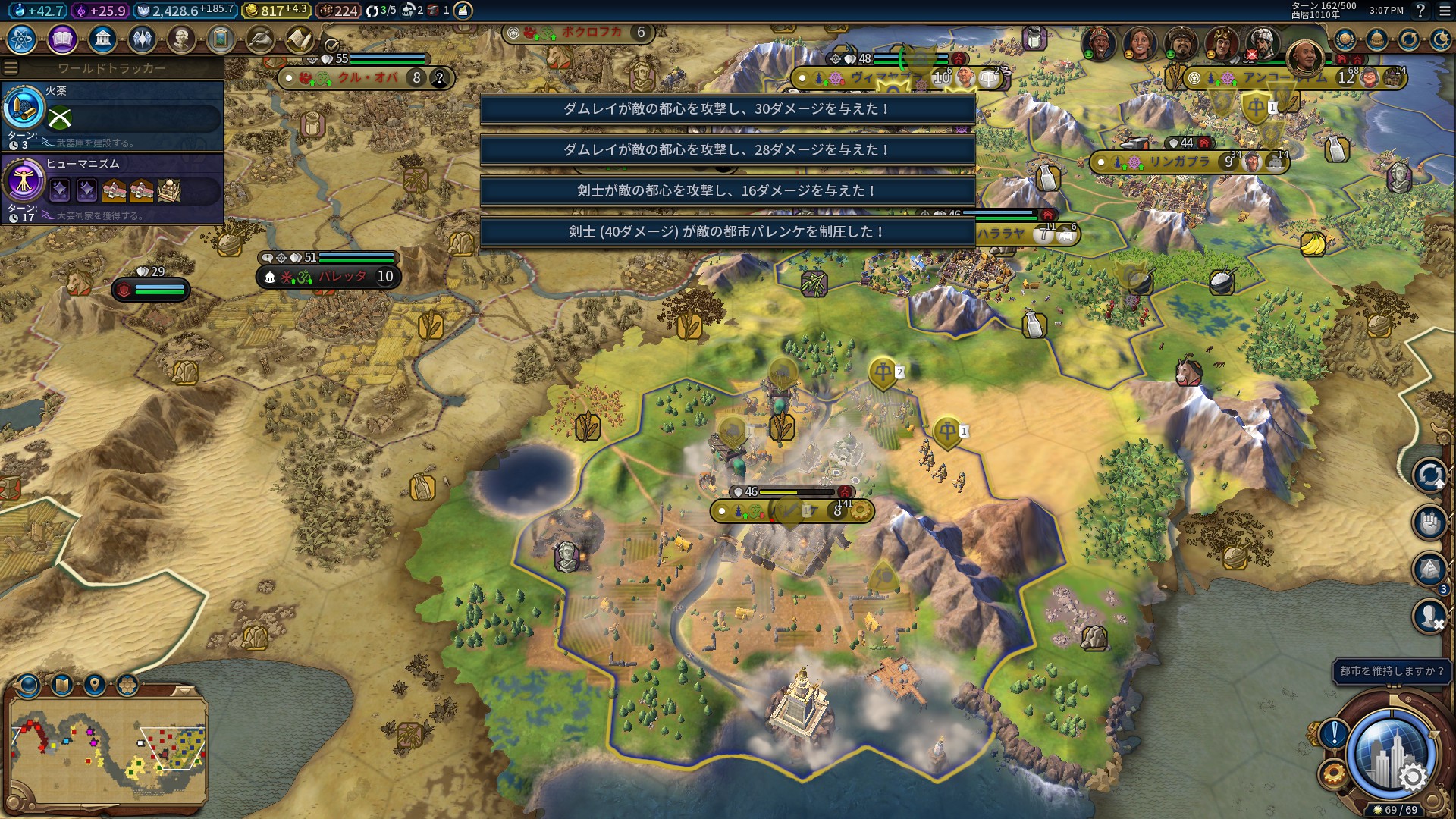The image size is (1456, 819).
Task: Select the red-turbaned leader portrait in diplomacy ribbon
Action: (x=1099, y=42)
